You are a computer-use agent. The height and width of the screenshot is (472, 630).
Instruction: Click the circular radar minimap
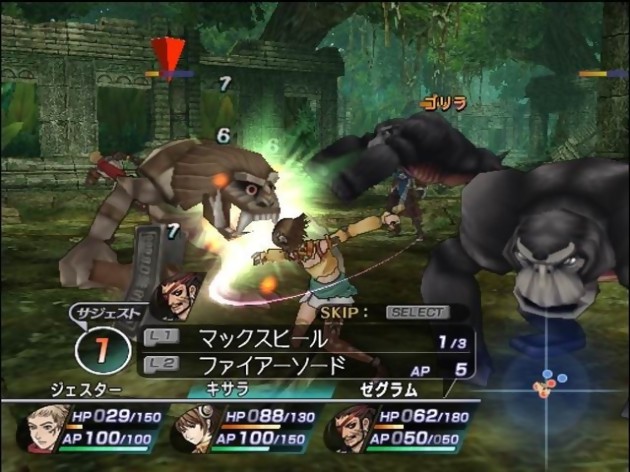coord(547,385)
